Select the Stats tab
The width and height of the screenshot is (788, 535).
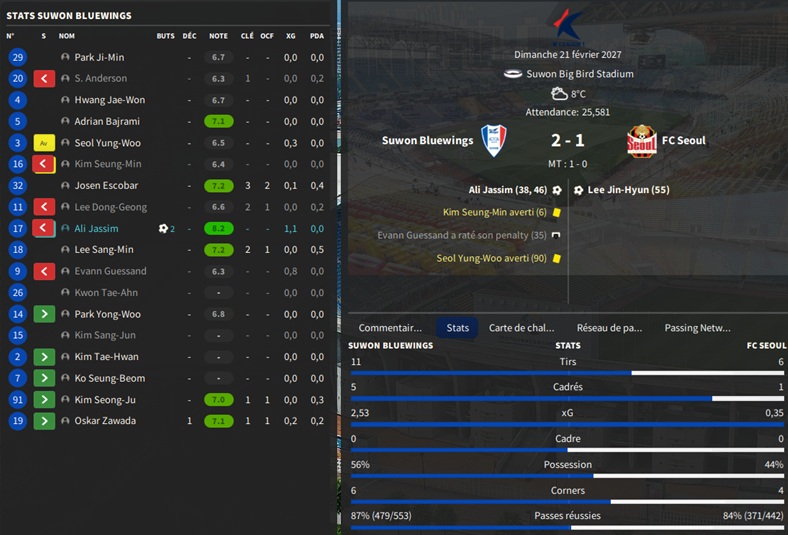[458, 327]
